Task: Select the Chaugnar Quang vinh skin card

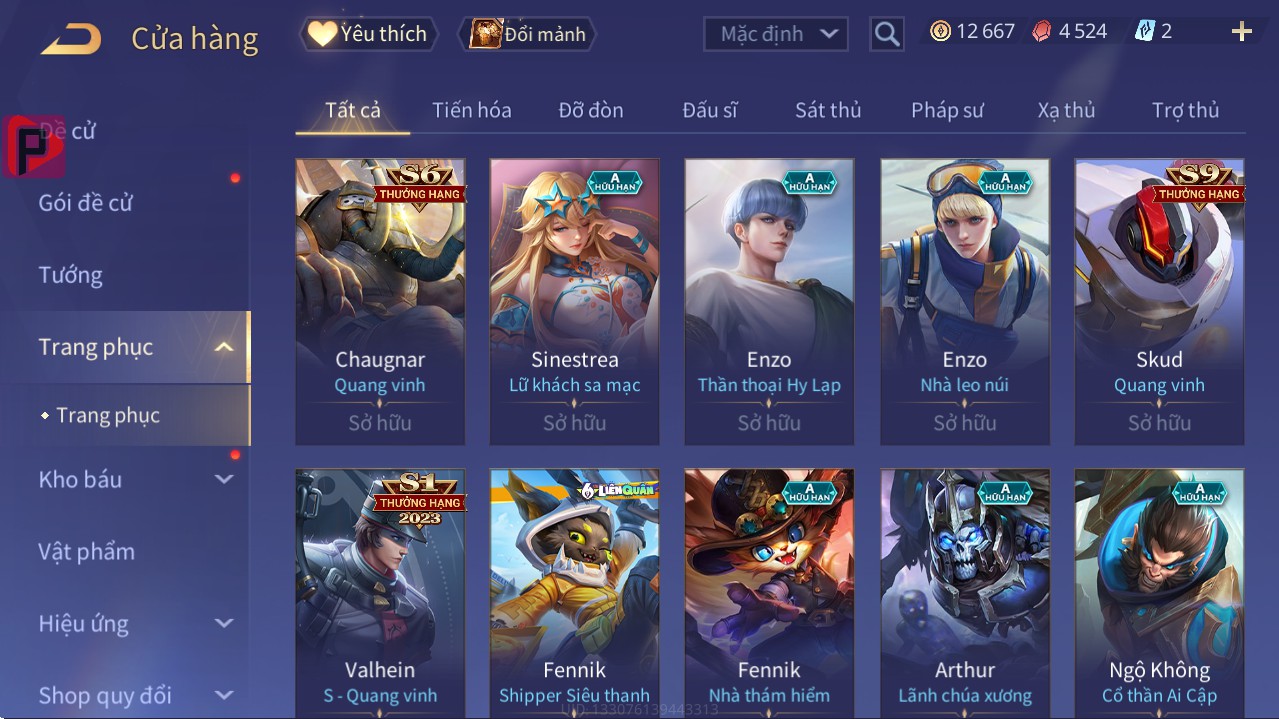Action: pyautogui.click(x=380, y=301)
